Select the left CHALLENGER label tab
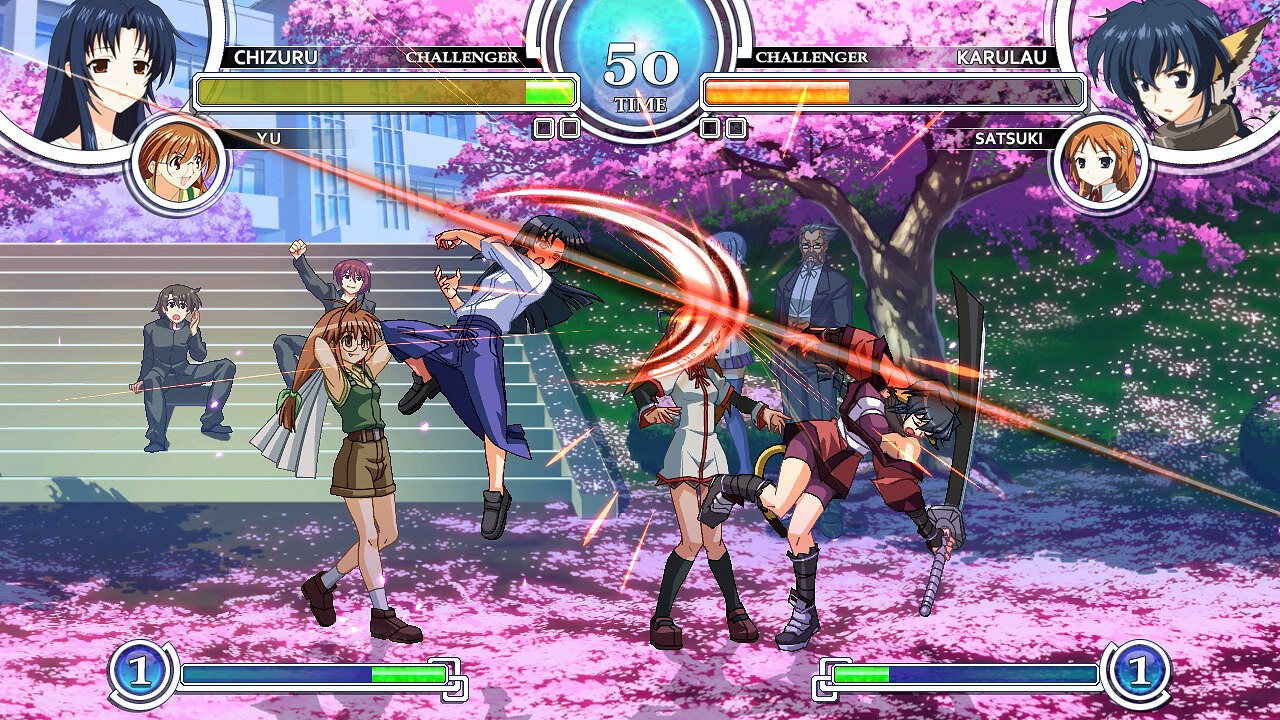 pyautogui.click(x=463, y=58)
